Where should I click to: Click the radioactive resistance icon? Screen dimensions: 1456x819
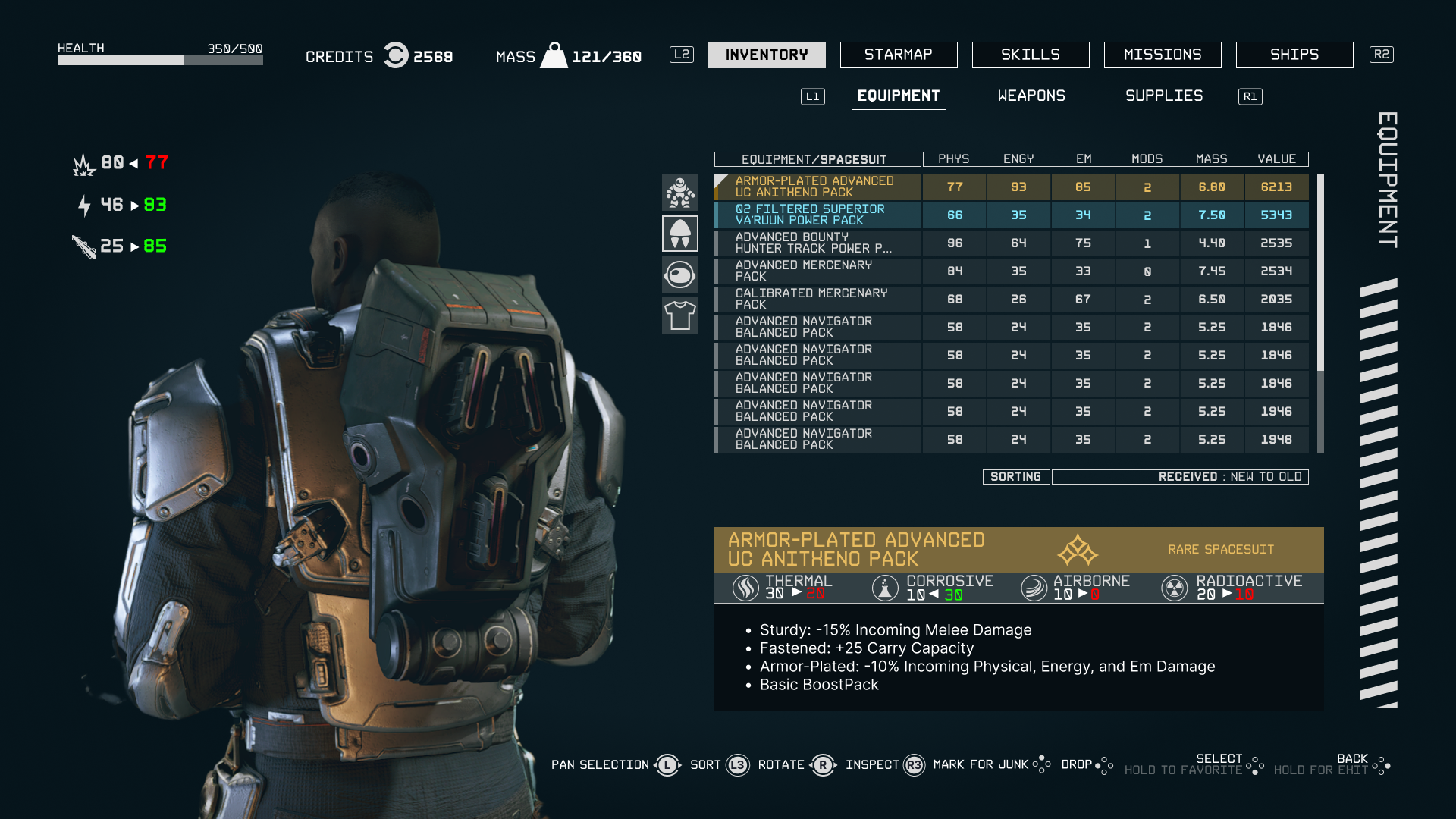(1174, 588)
